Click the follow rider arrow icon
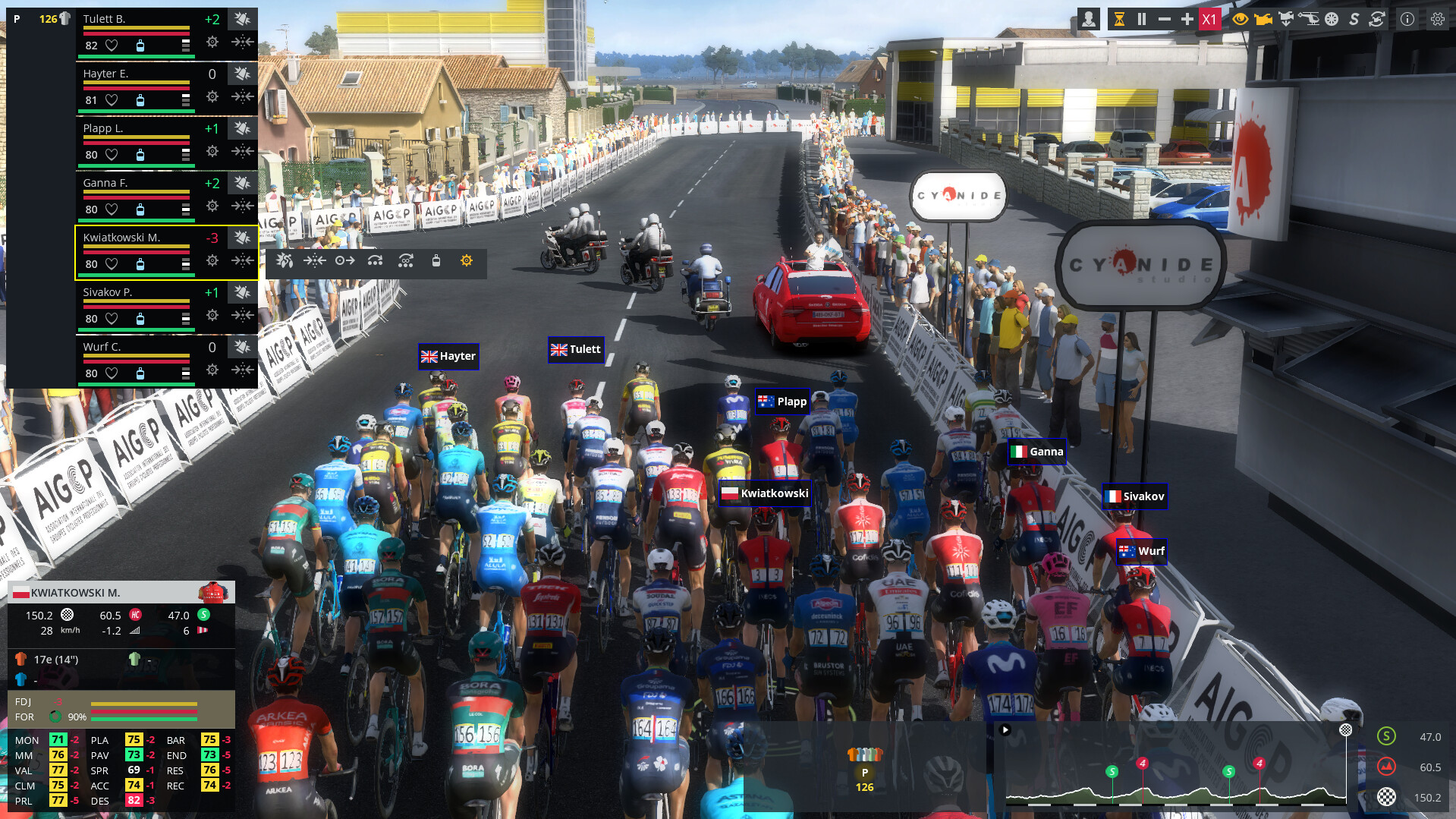Viewport: 1456px width, 819px height. click(345, 260)
